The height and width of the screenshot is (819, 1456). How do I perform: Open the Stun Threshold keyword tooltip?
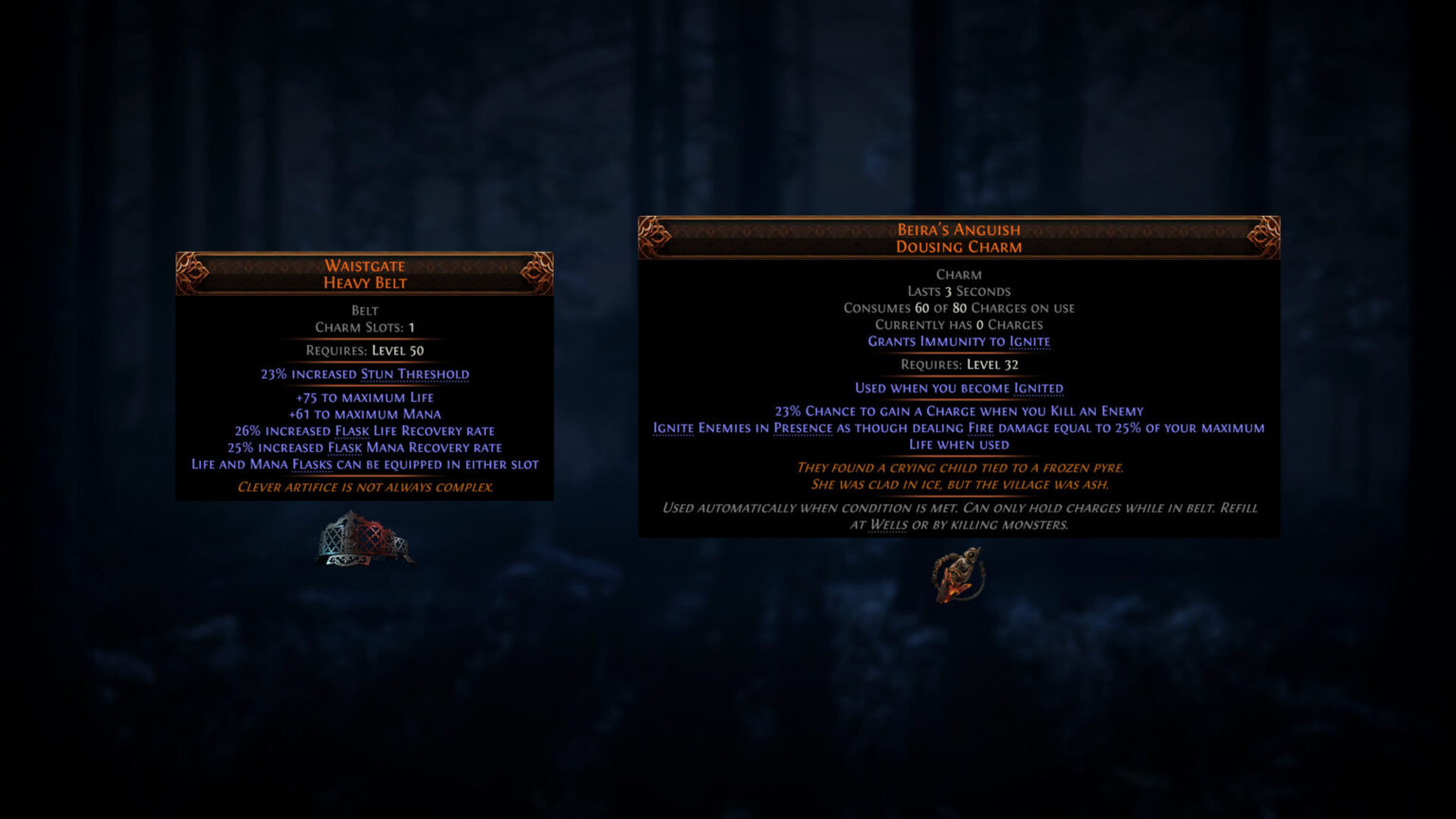pyautogui.click(x=415, y=373)
